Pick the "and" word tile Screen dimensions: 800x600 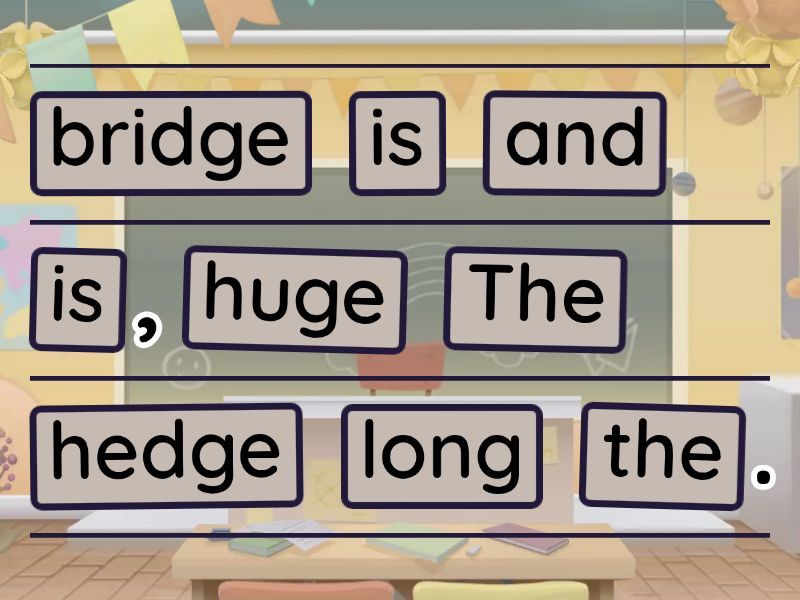[x=574, y=143]
